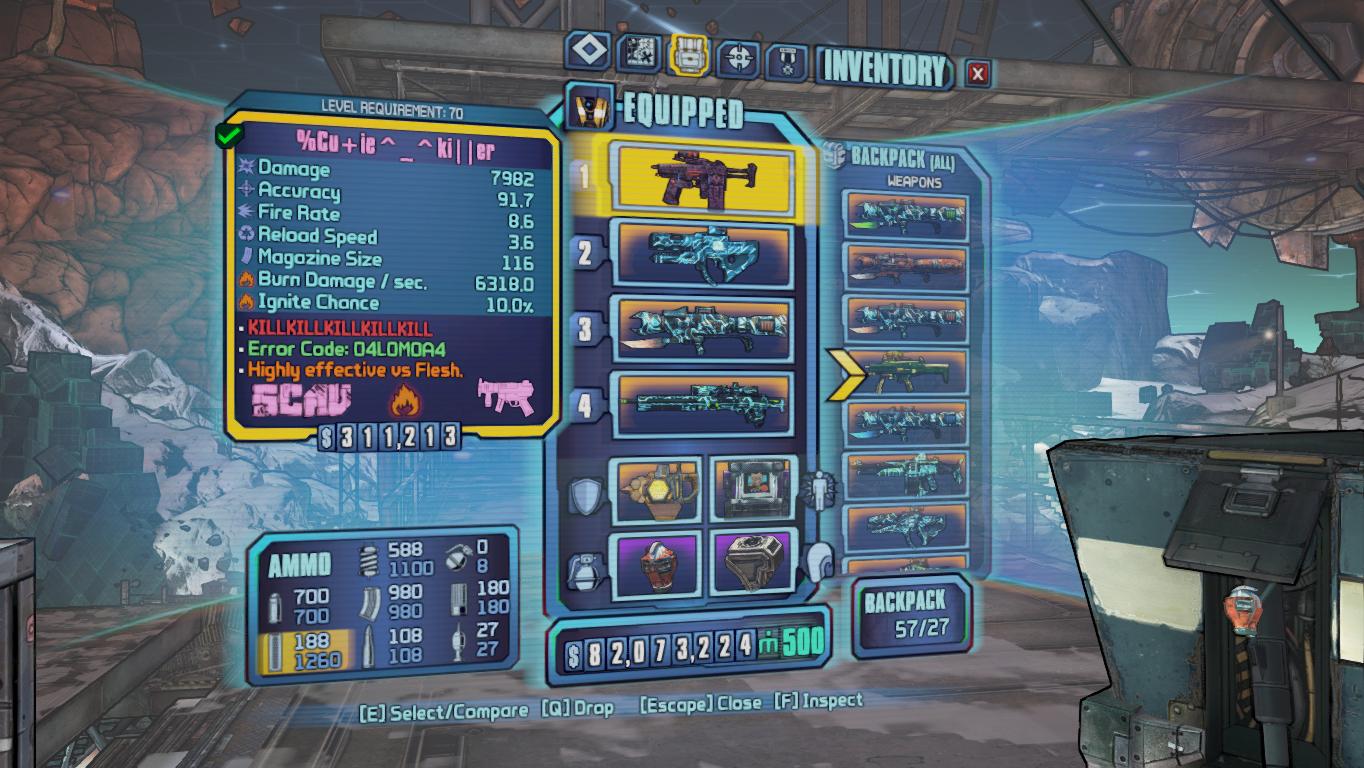
Task: Select the green-yellow SMG in the backpack
Action: pyautogui.click(x=906, y=372)
